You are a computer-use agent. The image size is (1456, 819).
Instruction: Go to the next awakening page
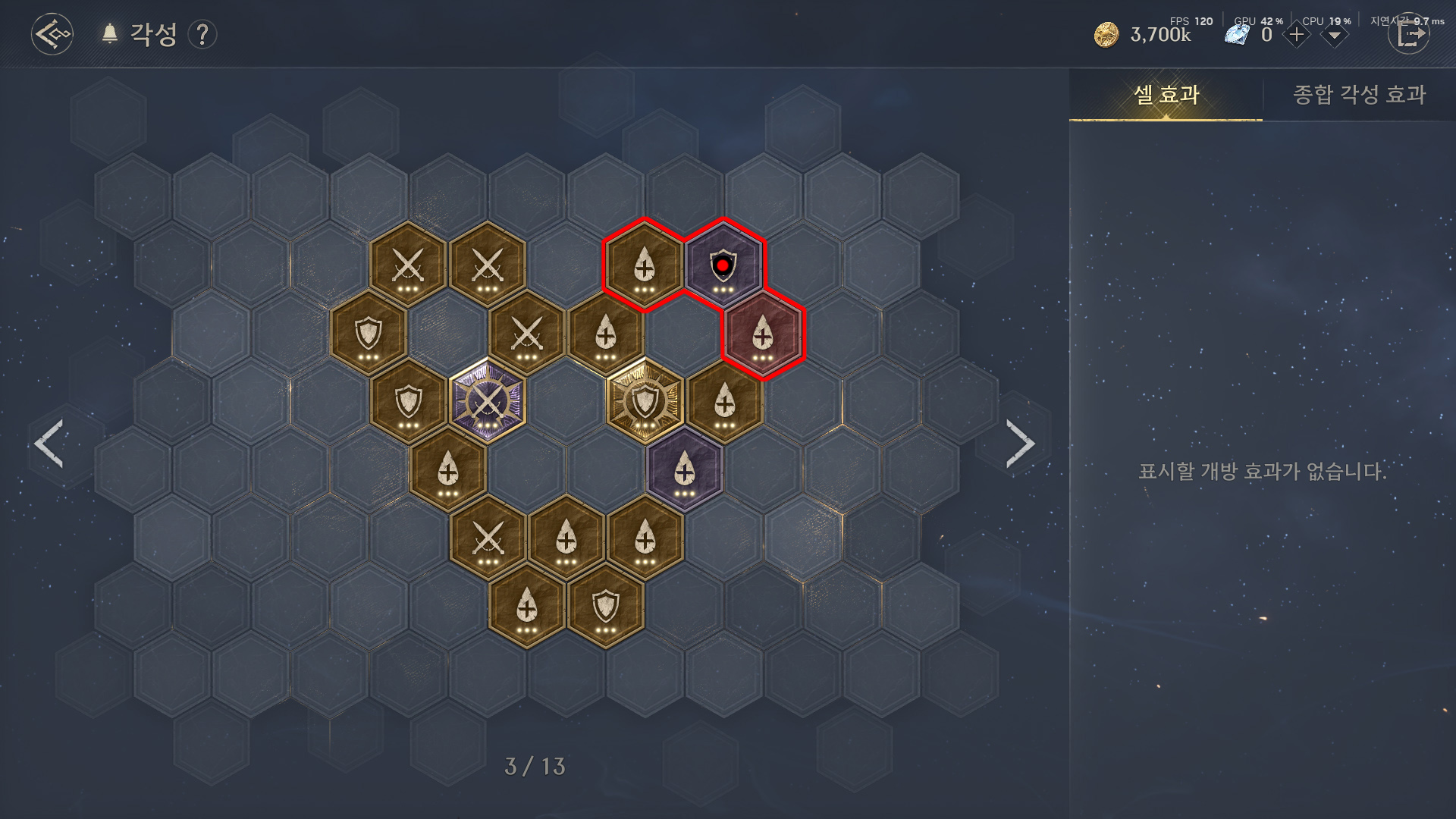[1020, 443]
